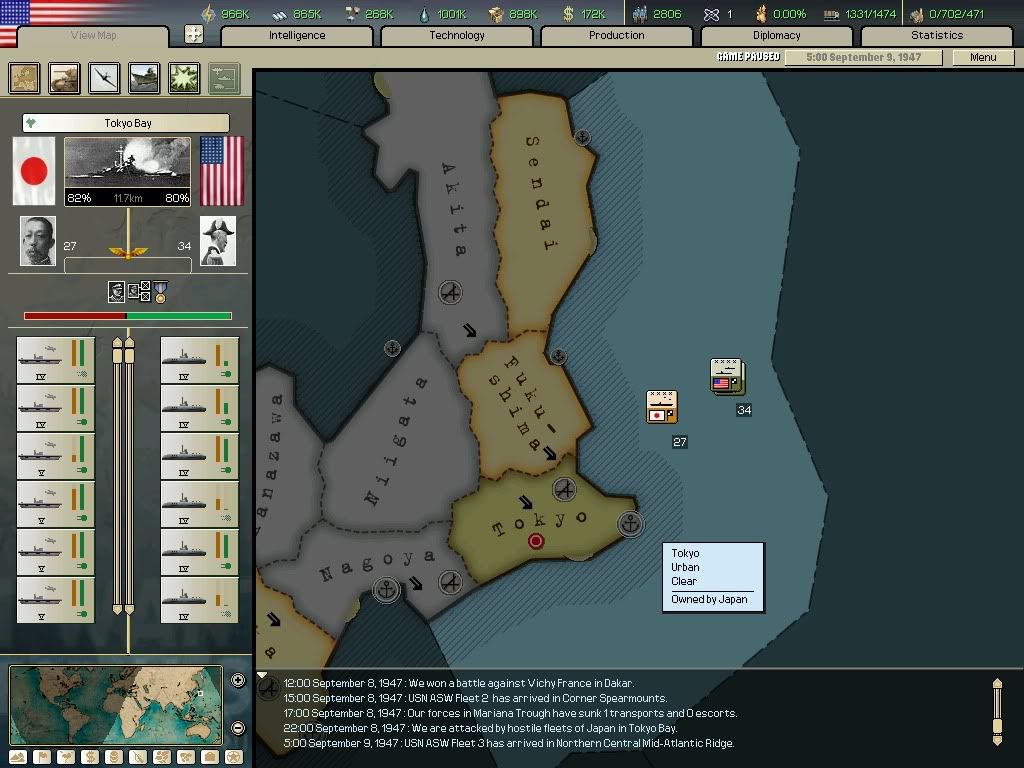Select the US fleet counter marked 34
The height and width of the screenshot is (768, 1024).
coord(726,375)
